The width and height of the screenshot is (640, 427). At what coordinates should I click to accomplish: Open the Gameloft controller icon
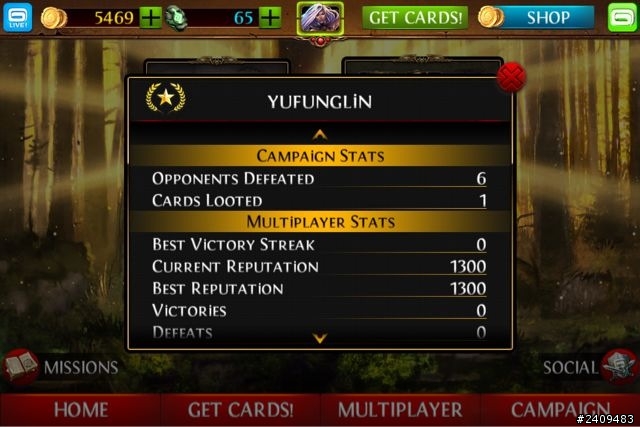622,17
